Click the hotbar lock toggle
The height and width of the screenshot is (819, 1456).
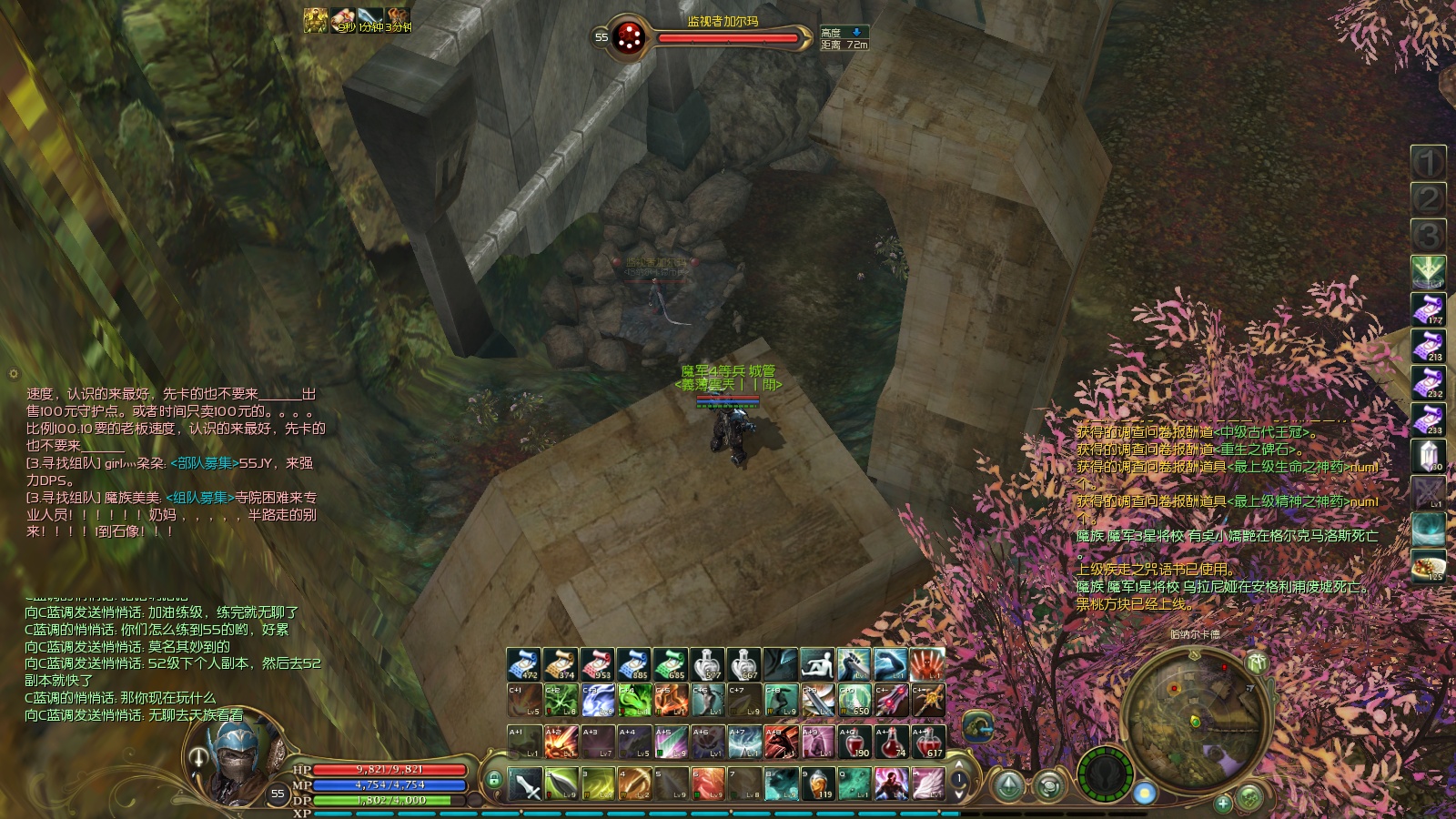494,780
